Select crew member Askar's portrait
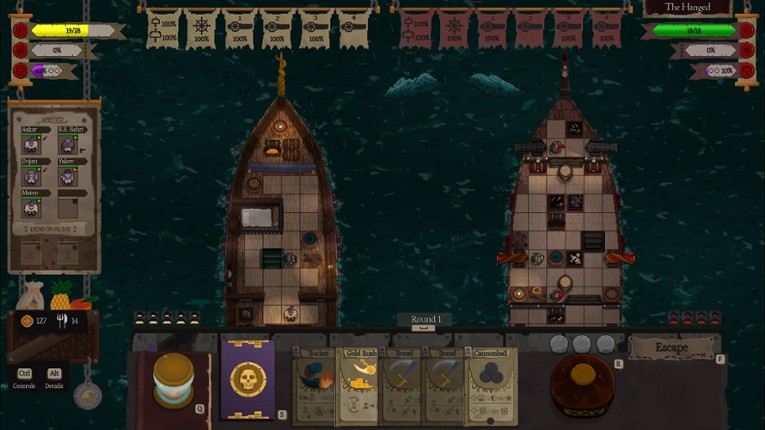 [x=31, y=145]
